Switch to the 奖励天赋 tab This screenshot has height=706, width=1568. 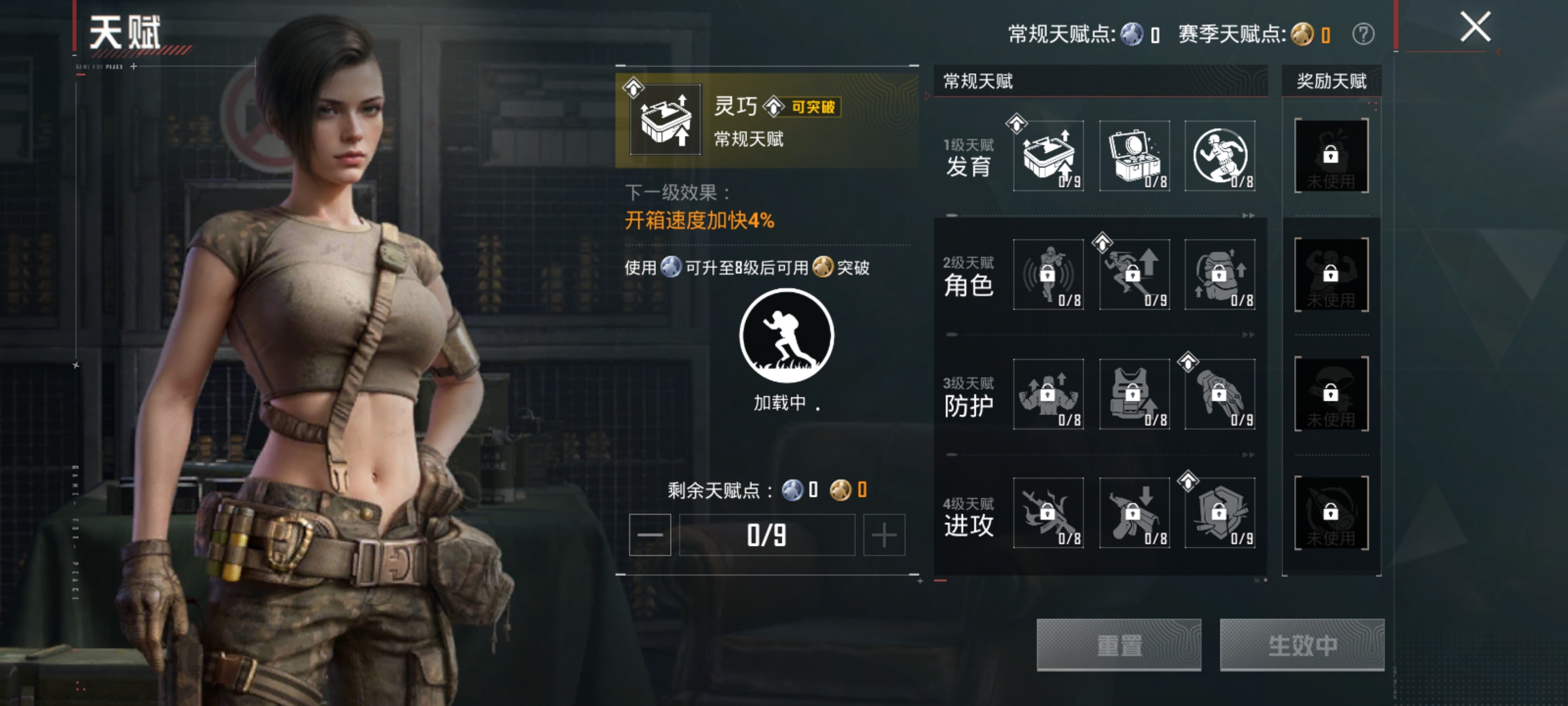(x=1333, y=82)
